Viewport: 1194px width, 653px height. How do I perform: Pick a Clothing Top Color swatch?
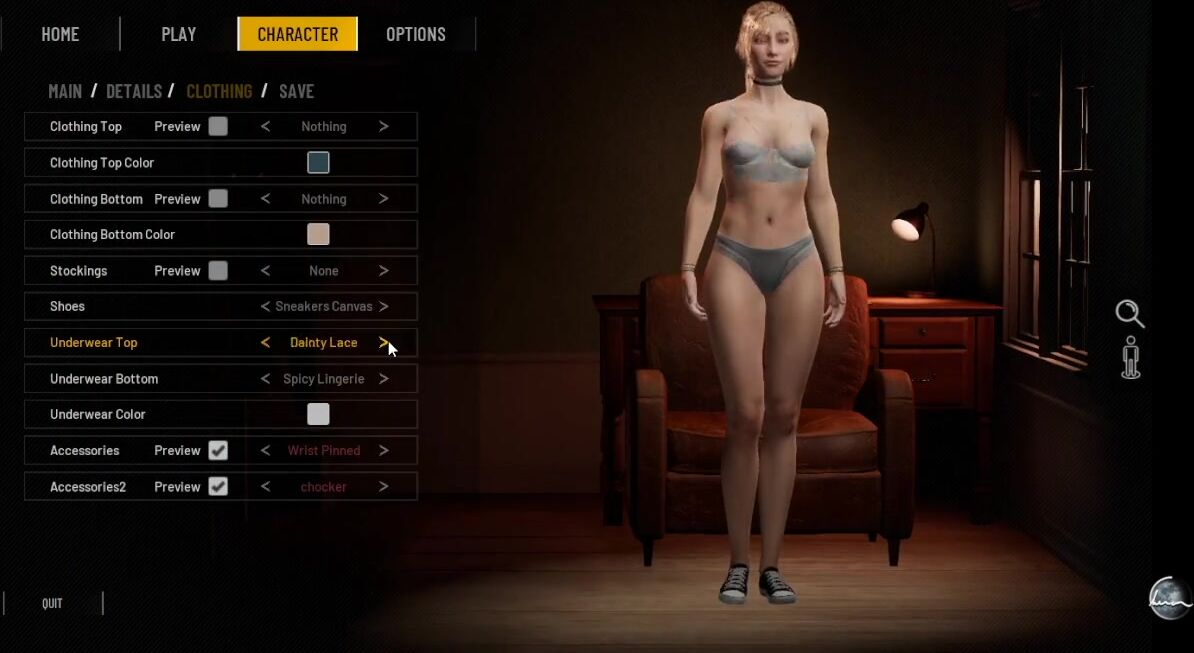tap(318, 162)
